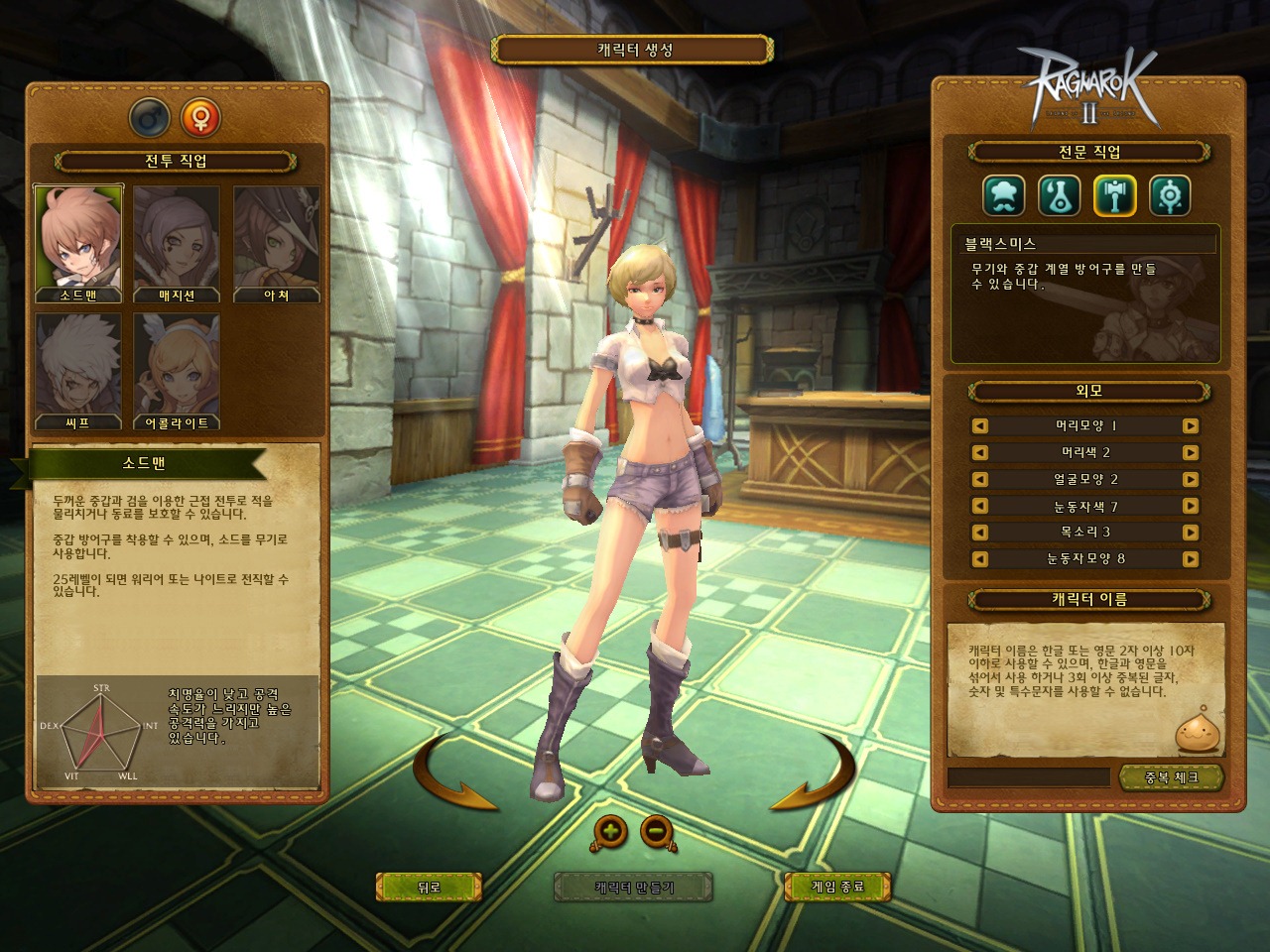Screen dimensions: 1270x952
Task: Select the male gender icon
Action: coord(150,118)
